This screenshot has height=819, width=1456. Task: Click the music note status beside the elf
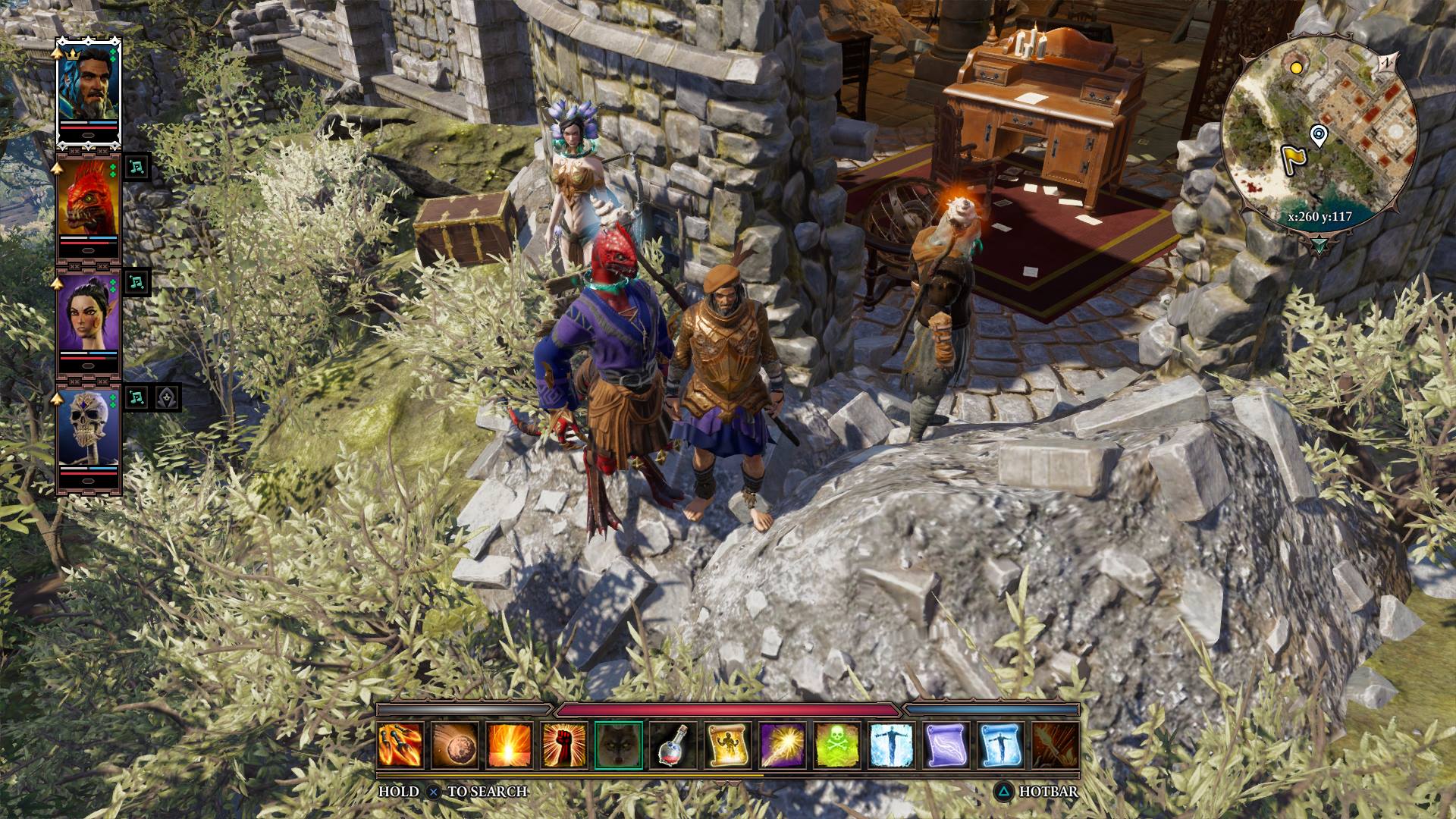point(136,281)
